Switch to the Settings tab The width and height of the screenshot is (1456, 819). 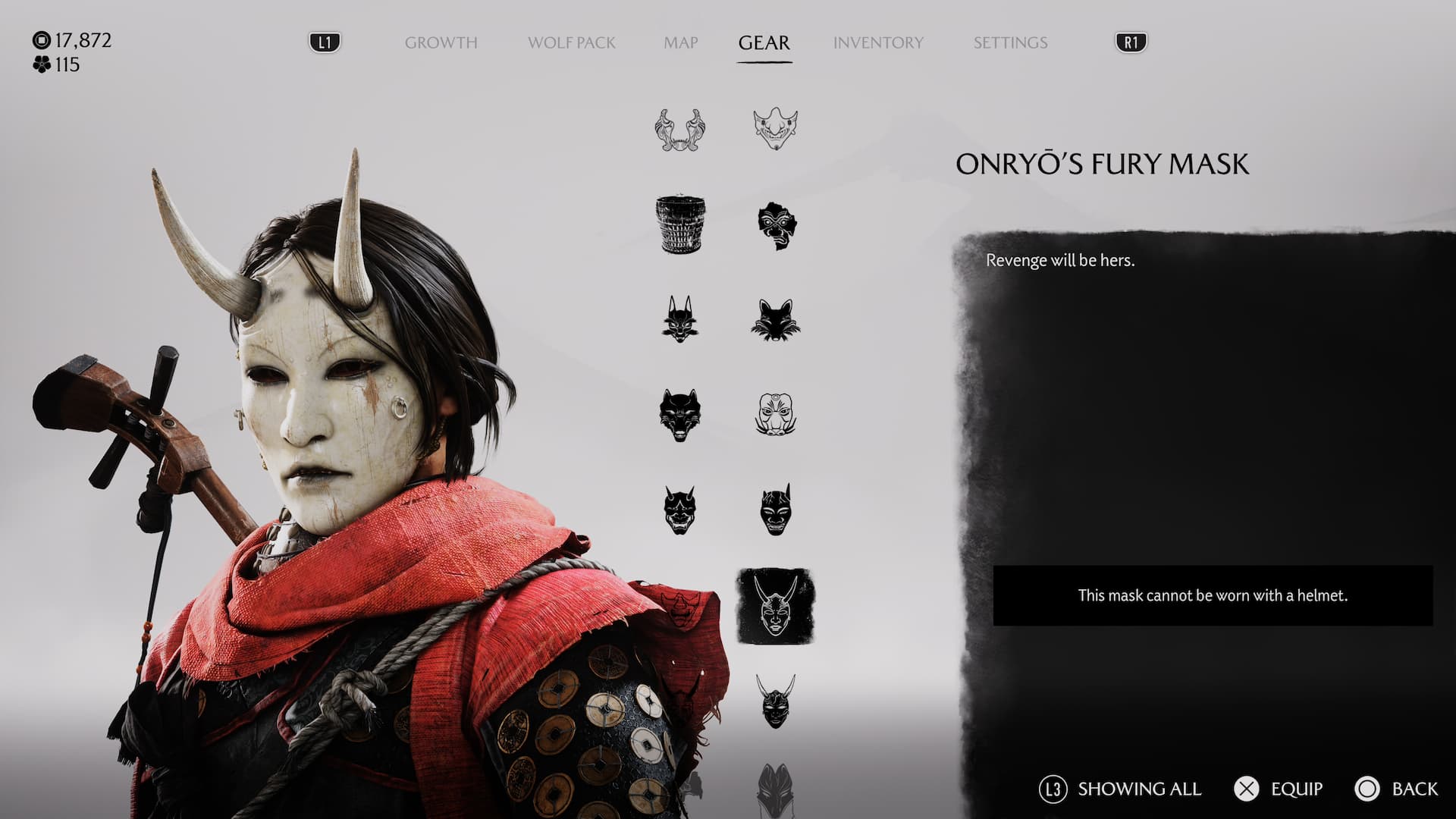pyautogui.click(x=1010, y=42)
